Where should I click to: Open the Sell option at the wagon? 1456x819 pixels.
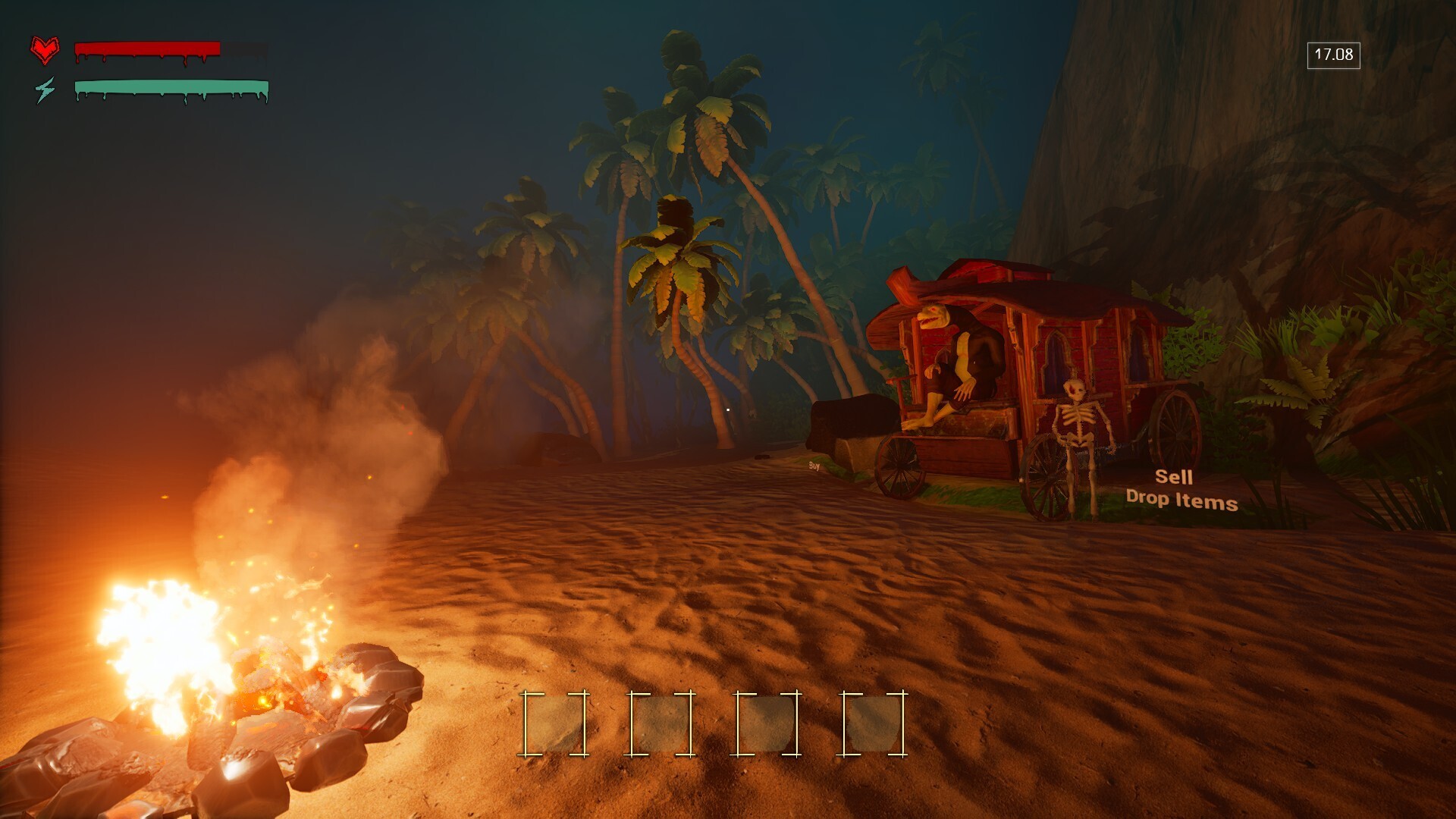(x=1174, y=478)
